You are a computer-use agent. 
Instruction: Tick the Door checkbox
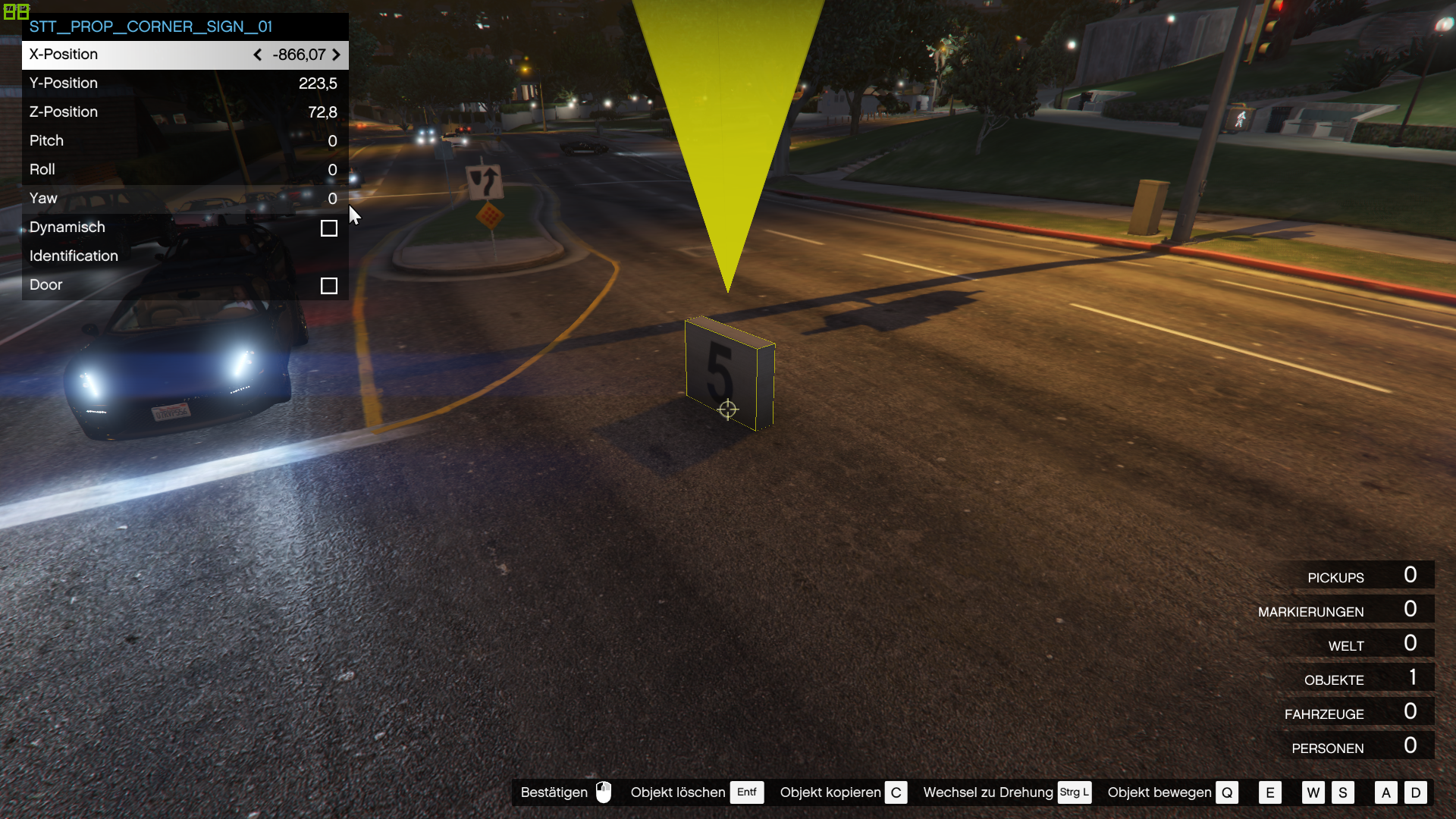[328, 286]
